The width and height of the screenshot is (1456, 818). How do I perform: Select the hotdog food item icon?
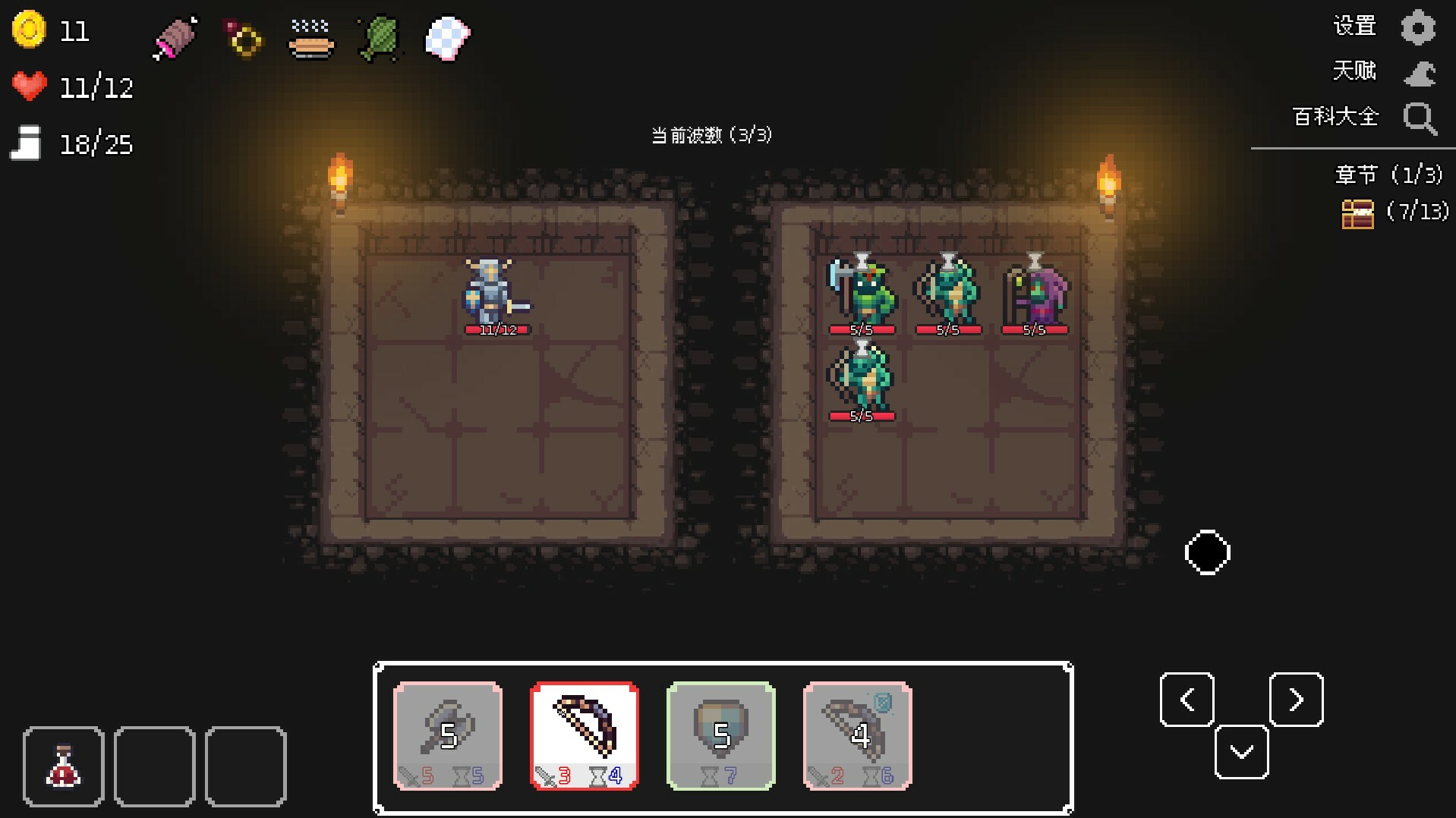pos(310,39)
